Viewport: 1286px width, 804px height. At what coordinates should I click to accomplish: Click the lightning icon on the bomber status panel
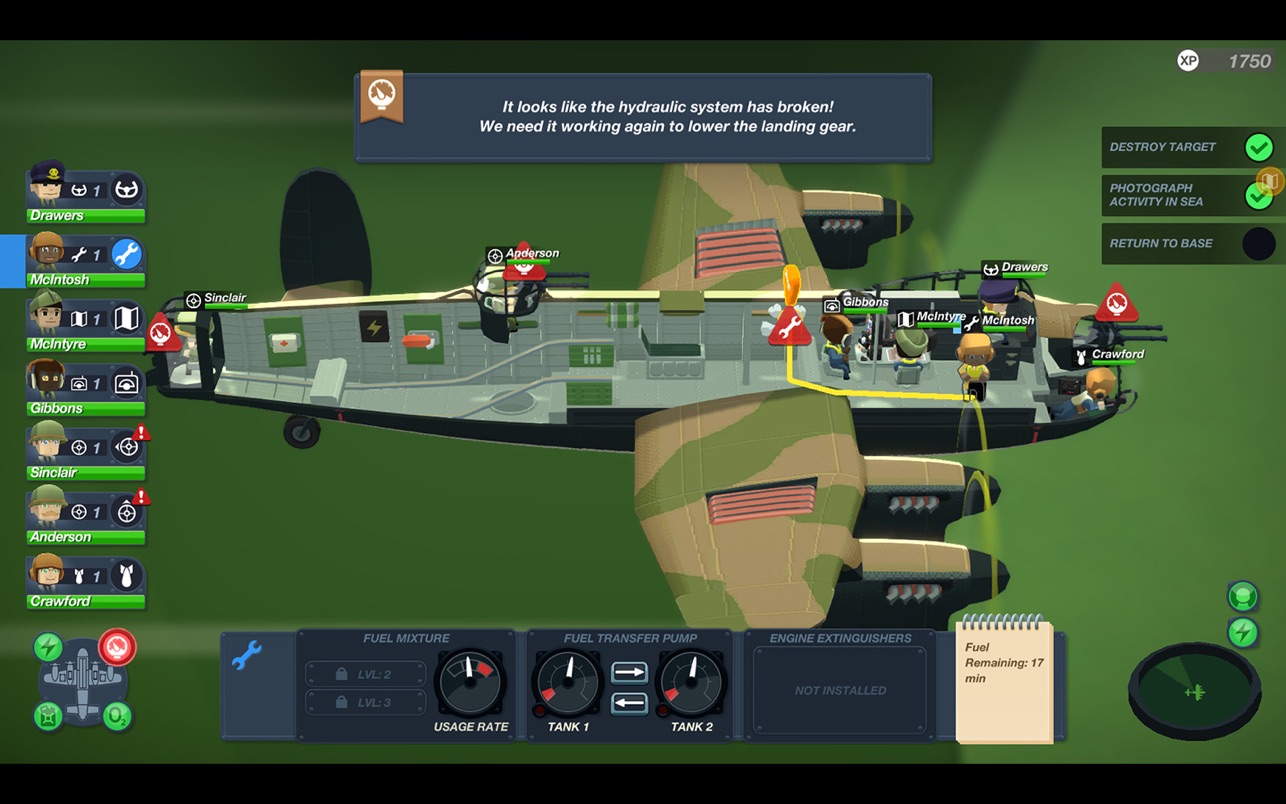pos(48,647)
